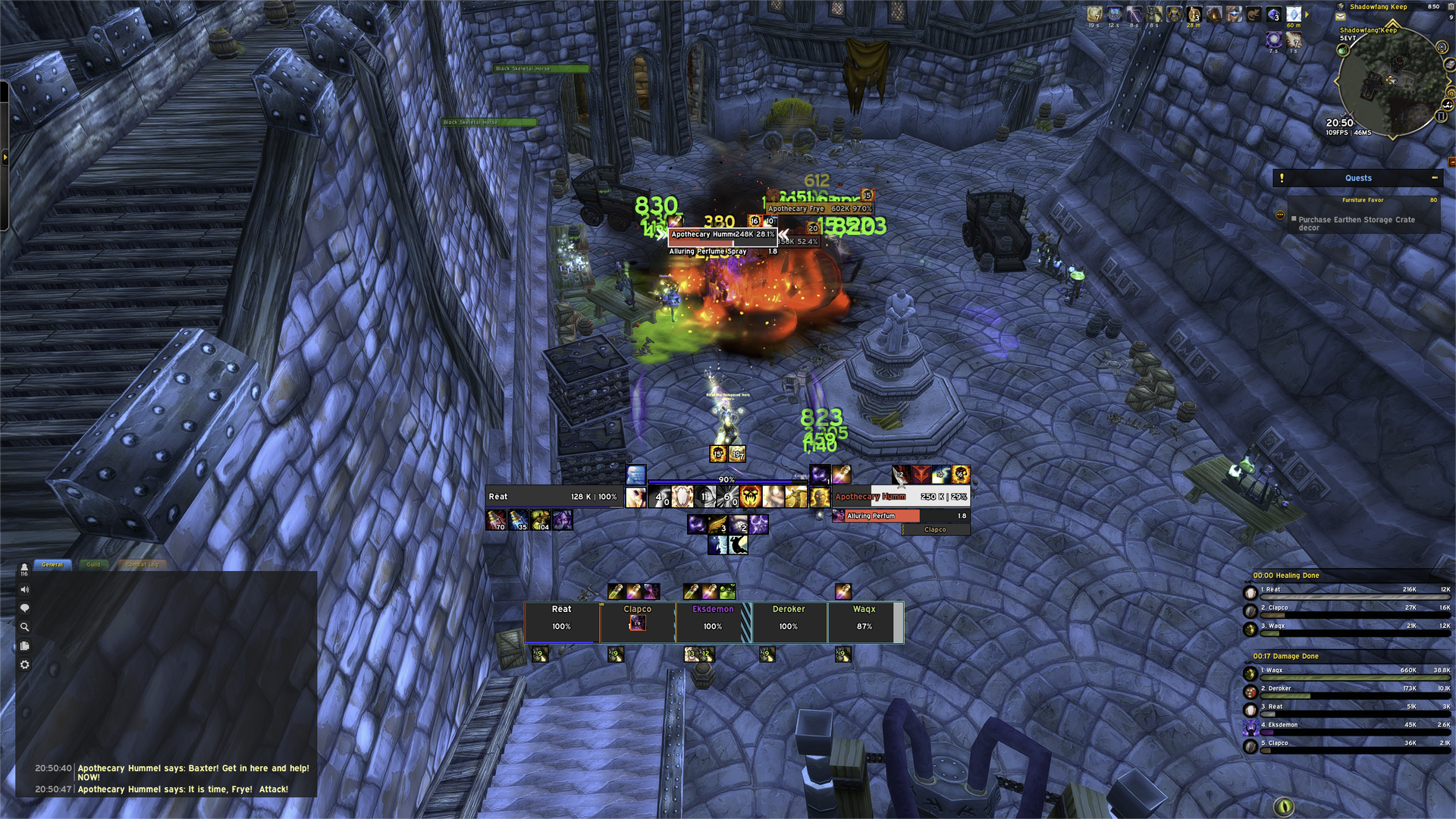Select the General chat tab
1456x819 pixels.
point(52,564)
